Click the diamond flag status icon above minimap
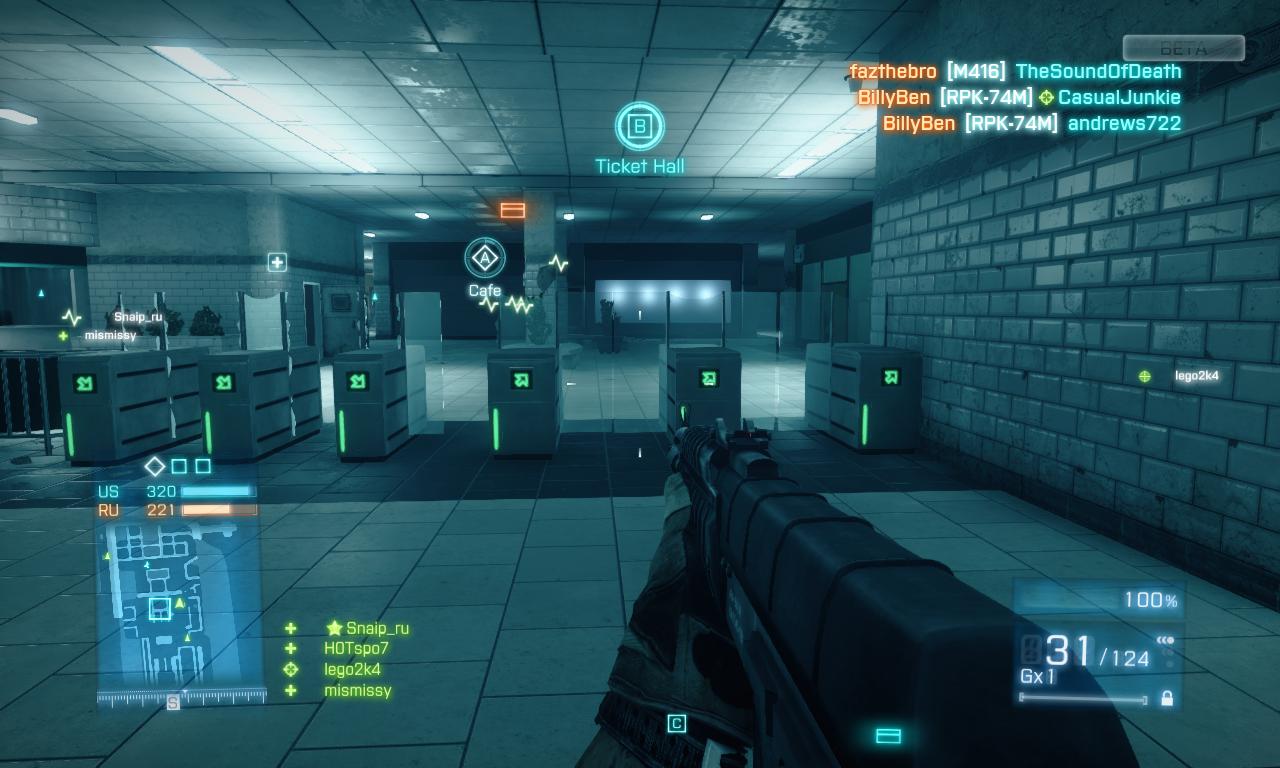1280x768 pixels. tap(155, 466)
